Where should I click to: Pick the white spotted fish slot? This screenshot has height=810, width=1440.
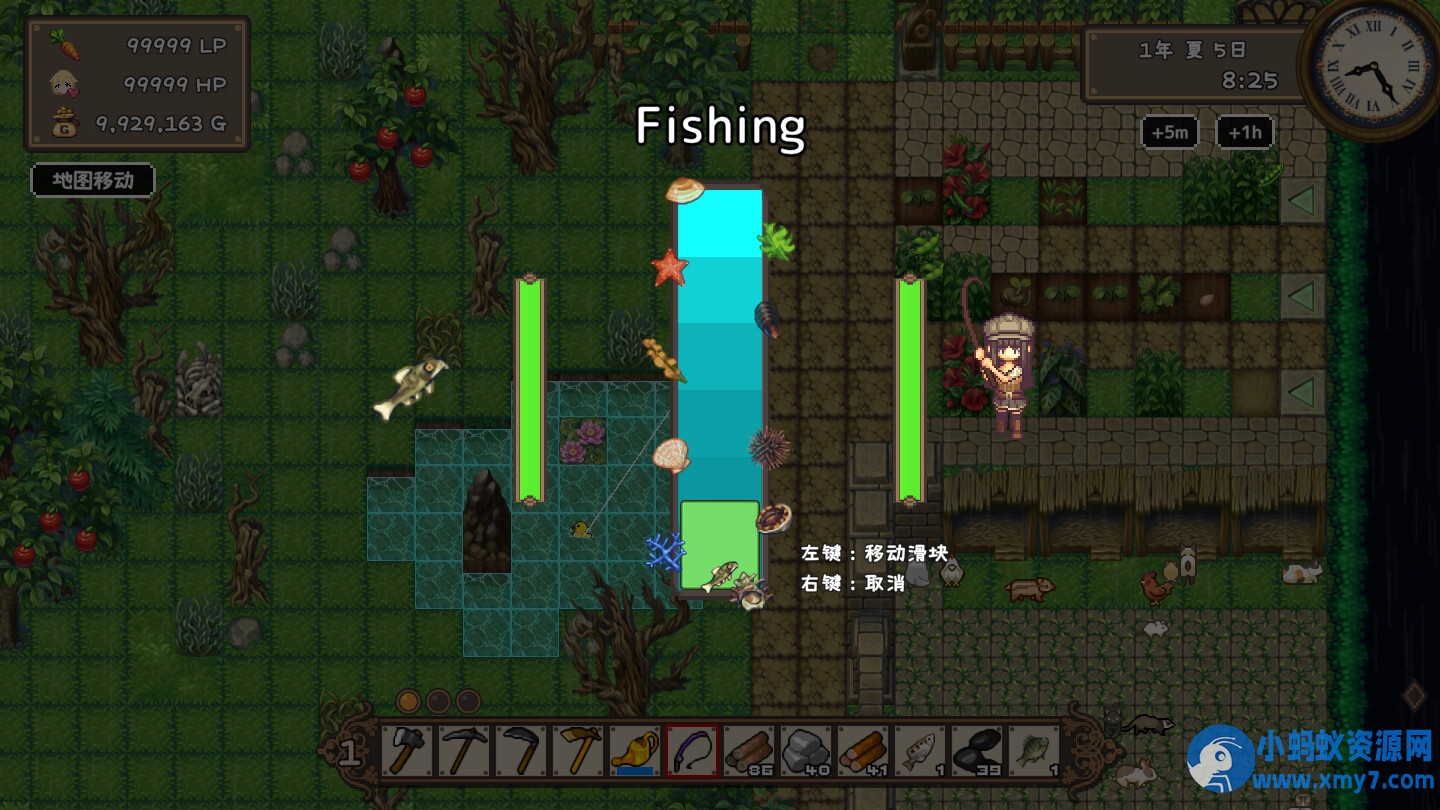click(920, 750)
